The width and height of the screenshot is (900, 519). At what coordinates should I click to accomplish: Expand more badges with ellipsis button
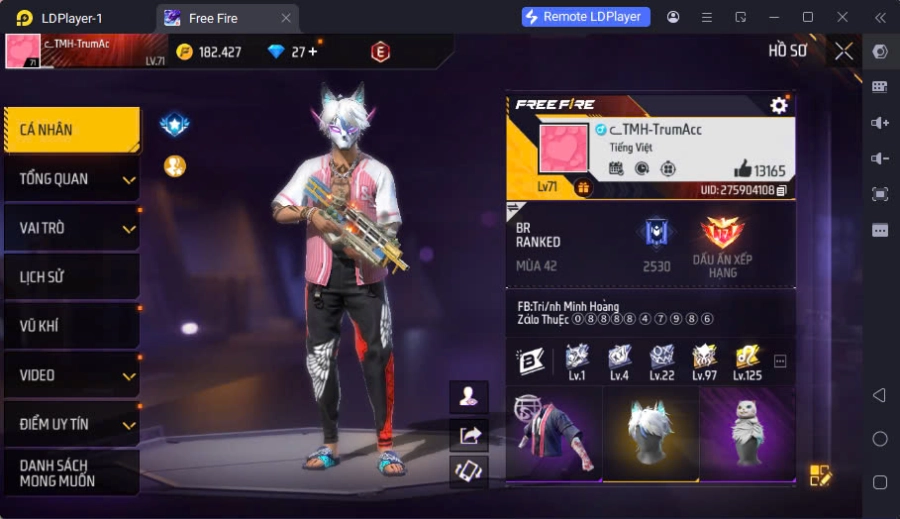(780, 361)
